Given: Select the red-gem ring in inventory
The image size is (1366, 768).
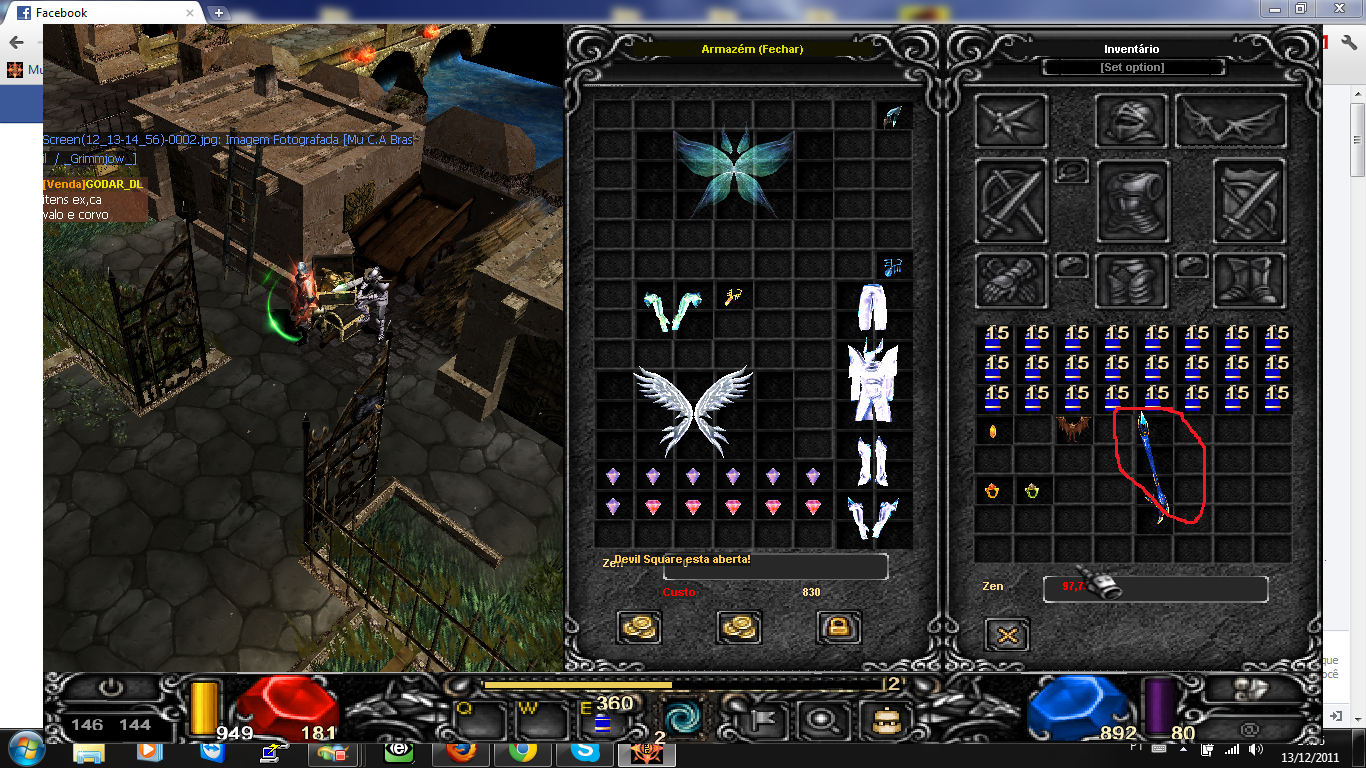Looking at the screenshot, I should pyautogui.click(x=993, y=491).
